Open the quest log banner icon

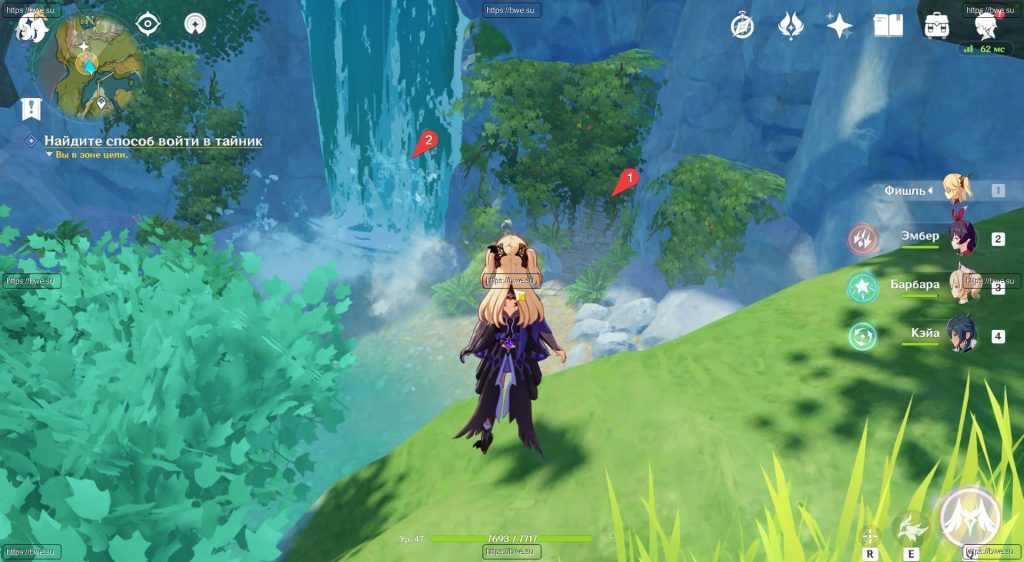tap(31, 107)
